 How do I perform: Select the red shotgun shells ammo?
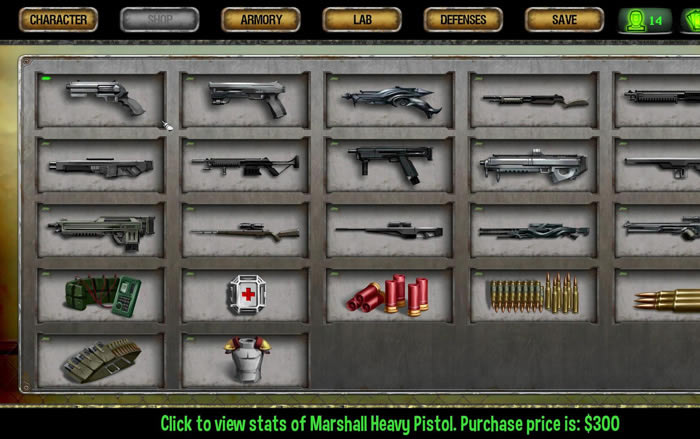(x=390, y=295)
